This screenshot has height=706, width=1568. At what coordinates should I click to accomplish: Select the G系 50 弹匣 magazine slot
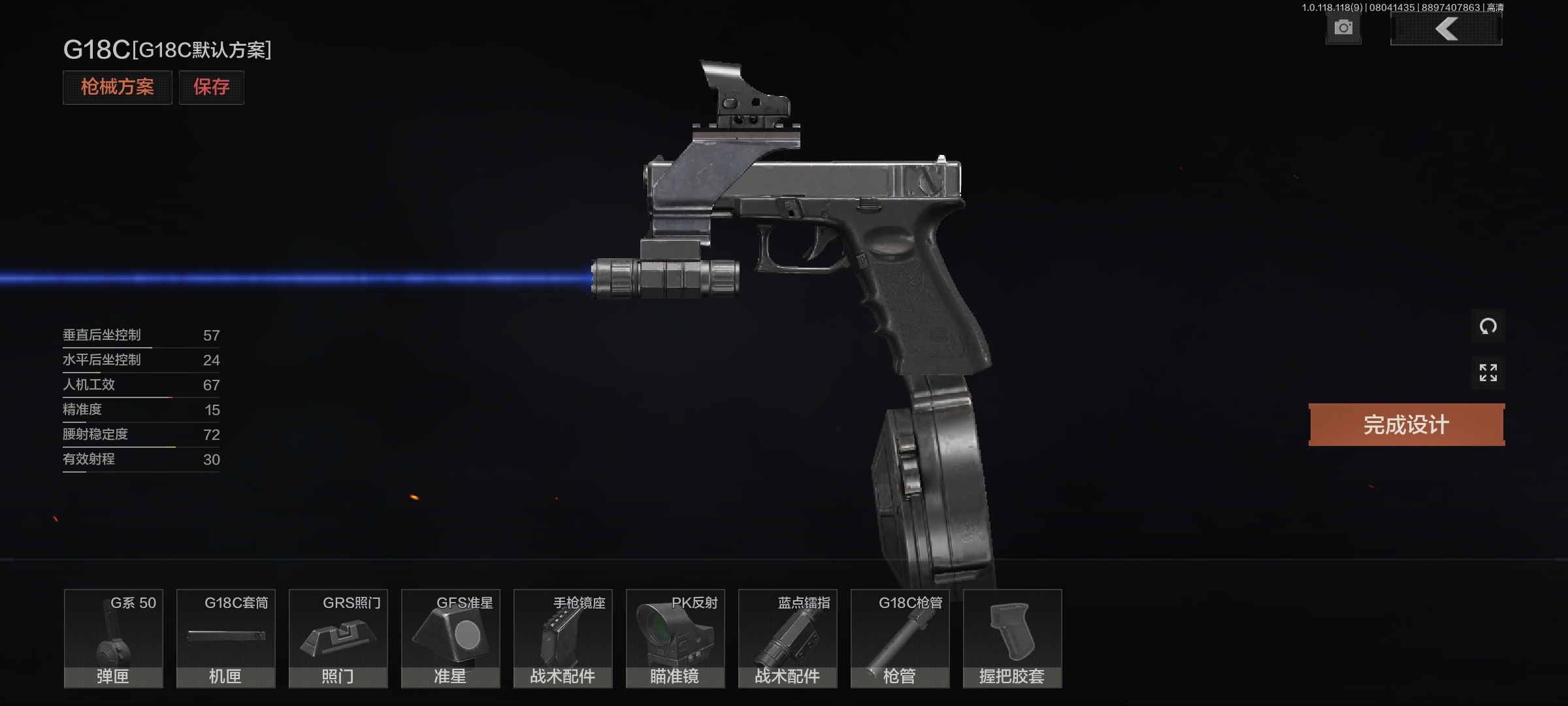coord(114,639)
